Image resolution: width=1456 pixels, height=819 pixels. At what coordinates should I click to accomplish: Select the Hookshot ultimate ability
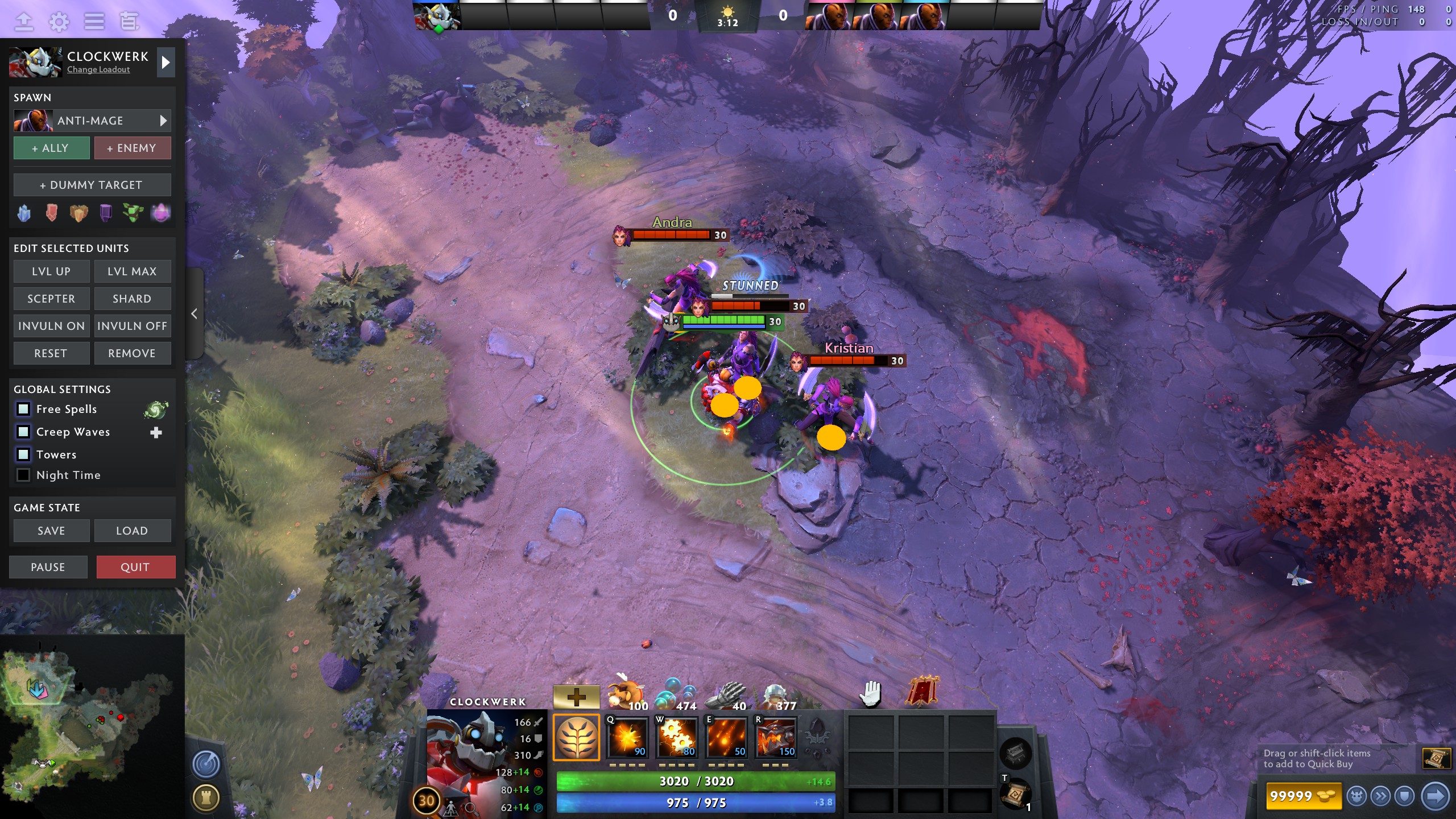775,739
